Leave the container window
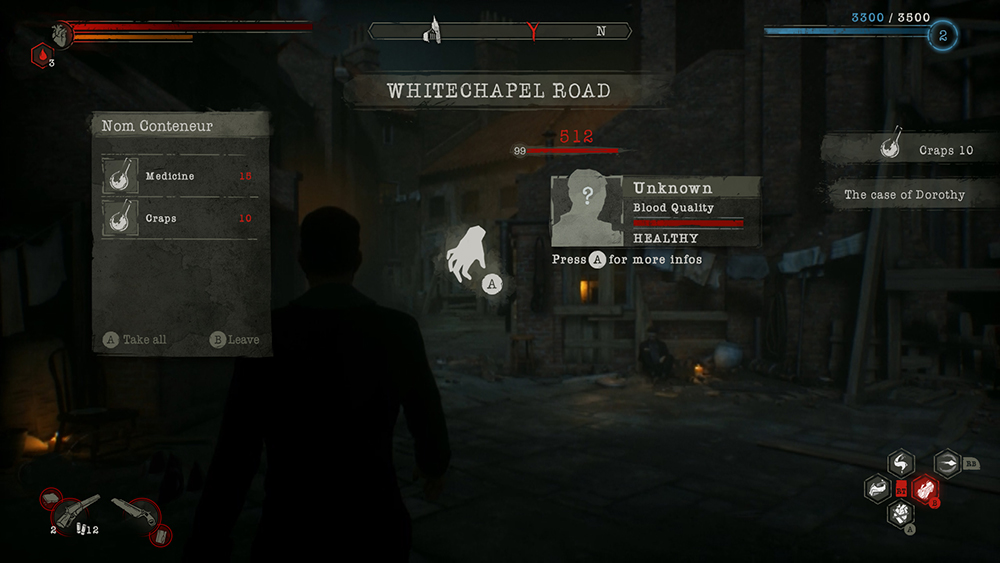 [235, 340]
